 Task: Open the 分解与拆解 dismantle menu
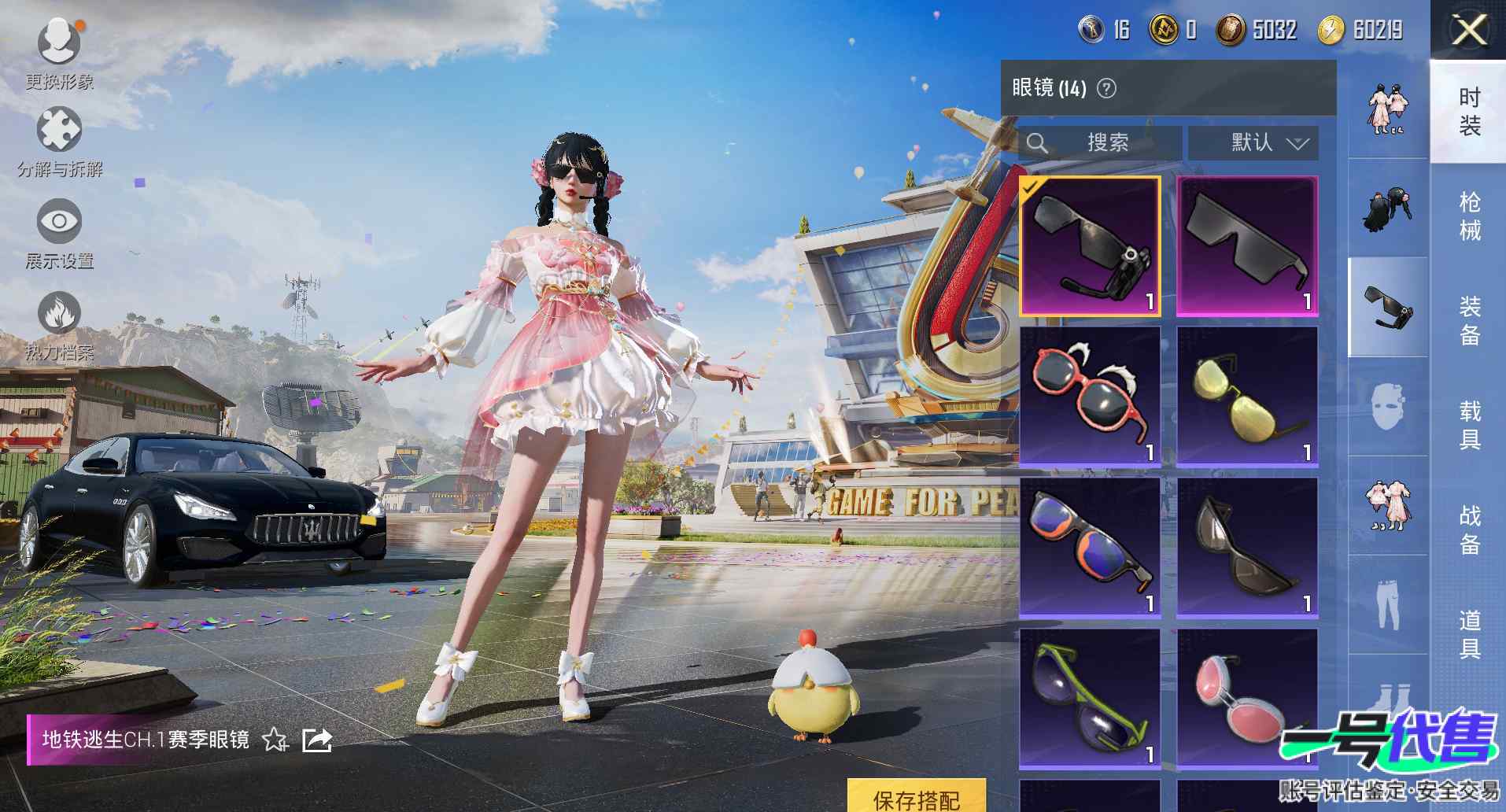pyautogui.click(x=60, y=138)
